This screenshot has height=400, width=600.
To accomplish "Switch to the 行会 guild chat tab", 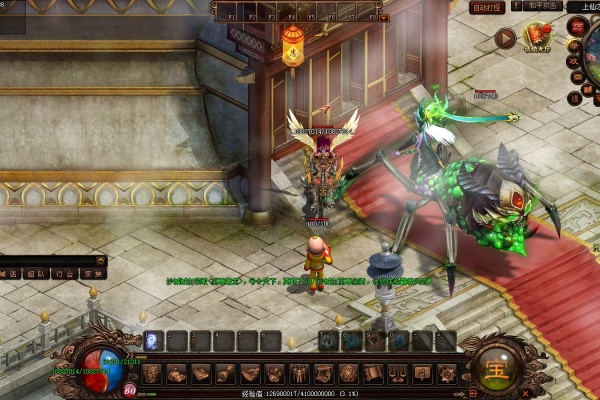I will 64,272.
